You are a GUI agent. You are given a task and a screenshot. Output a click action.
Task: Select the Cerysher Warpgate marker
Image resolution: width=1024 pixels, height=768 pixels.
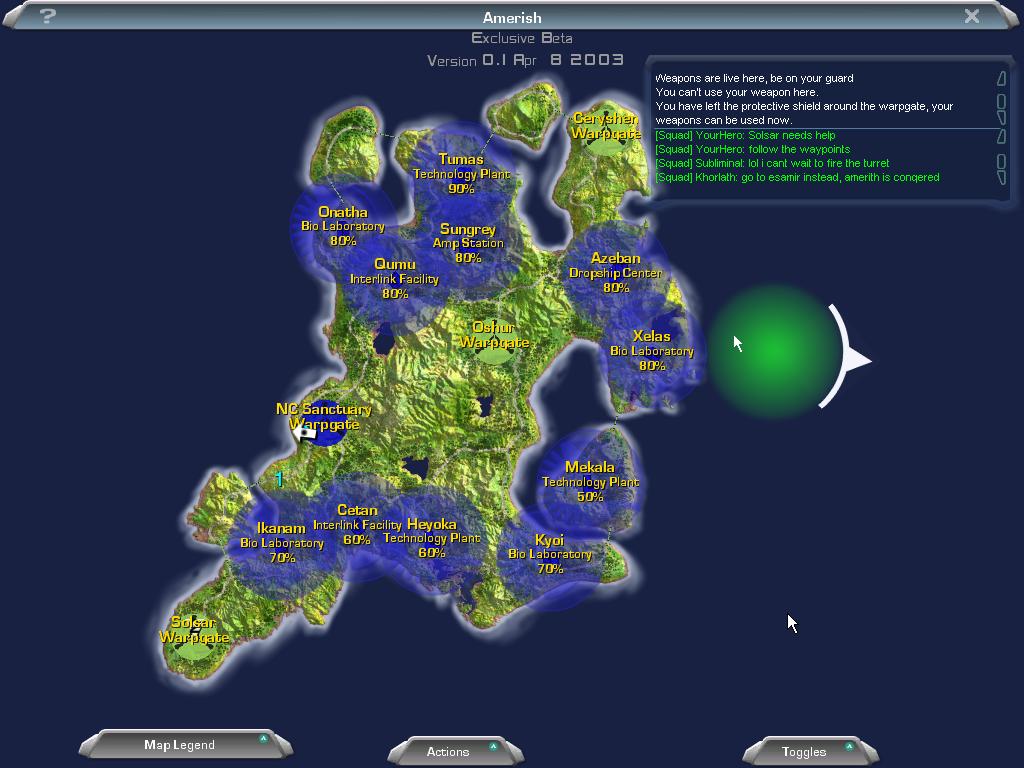pyautogui.click(x=606, y=127)
